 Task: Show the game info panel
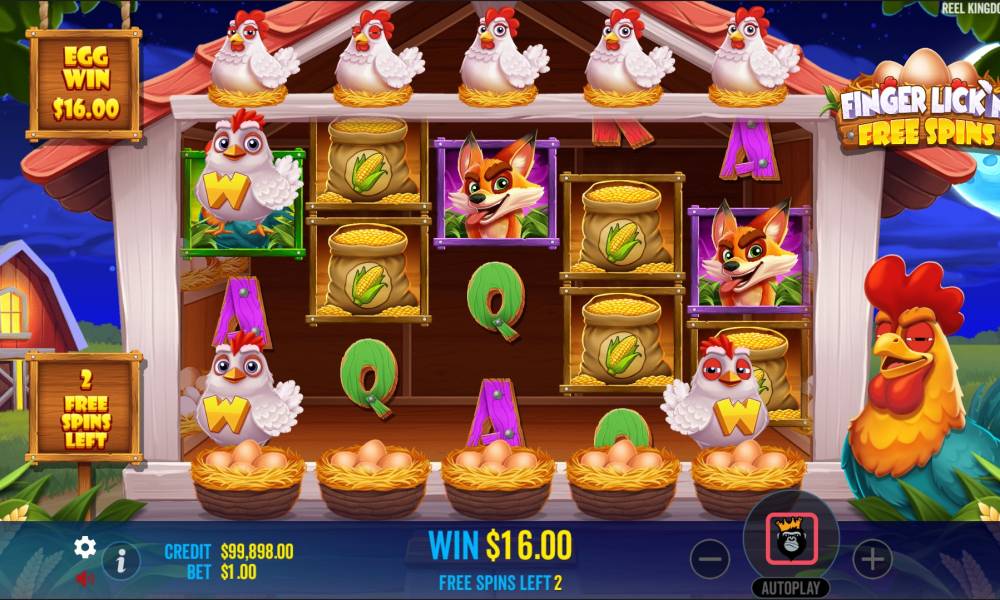[121, 560]
